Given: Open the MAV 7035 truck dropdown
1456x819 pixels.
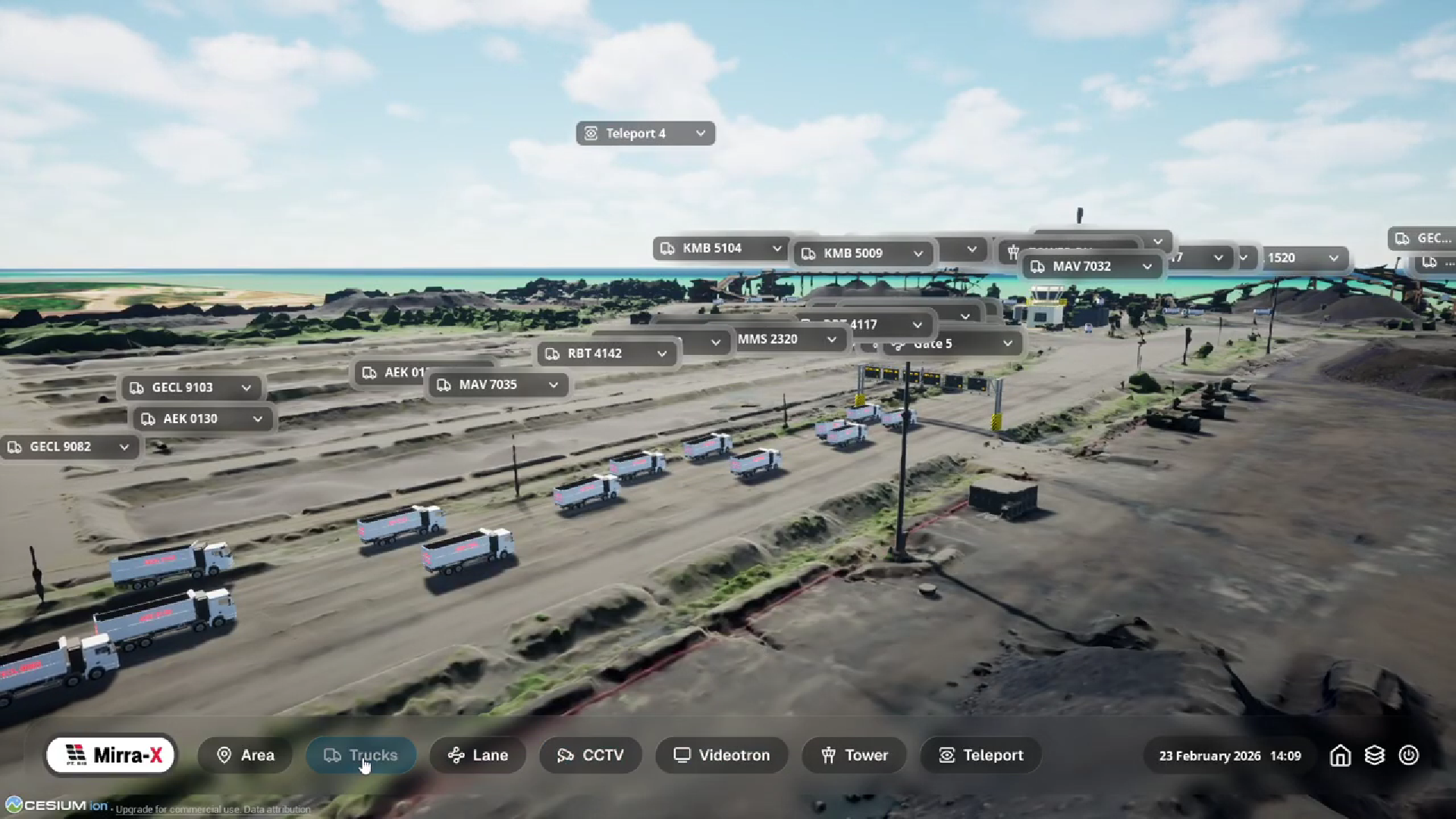Looking at the screenshot, I should (x=554, y=385).
